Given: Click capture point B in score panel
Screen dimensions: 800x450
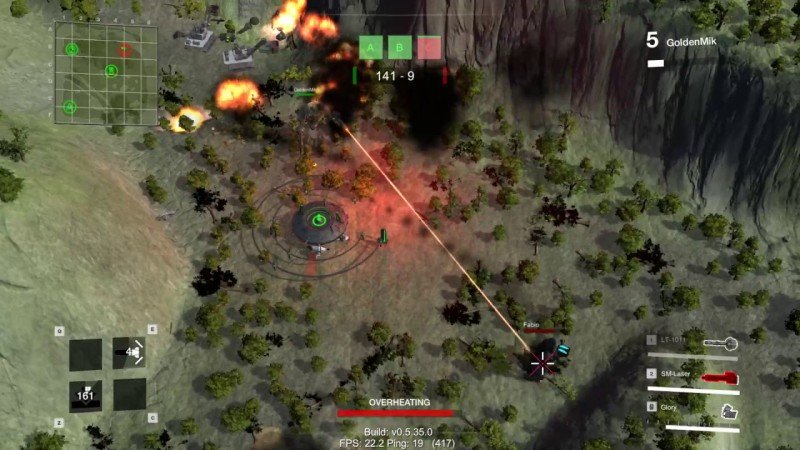Looking at the screenshot, I should point(400,48).
